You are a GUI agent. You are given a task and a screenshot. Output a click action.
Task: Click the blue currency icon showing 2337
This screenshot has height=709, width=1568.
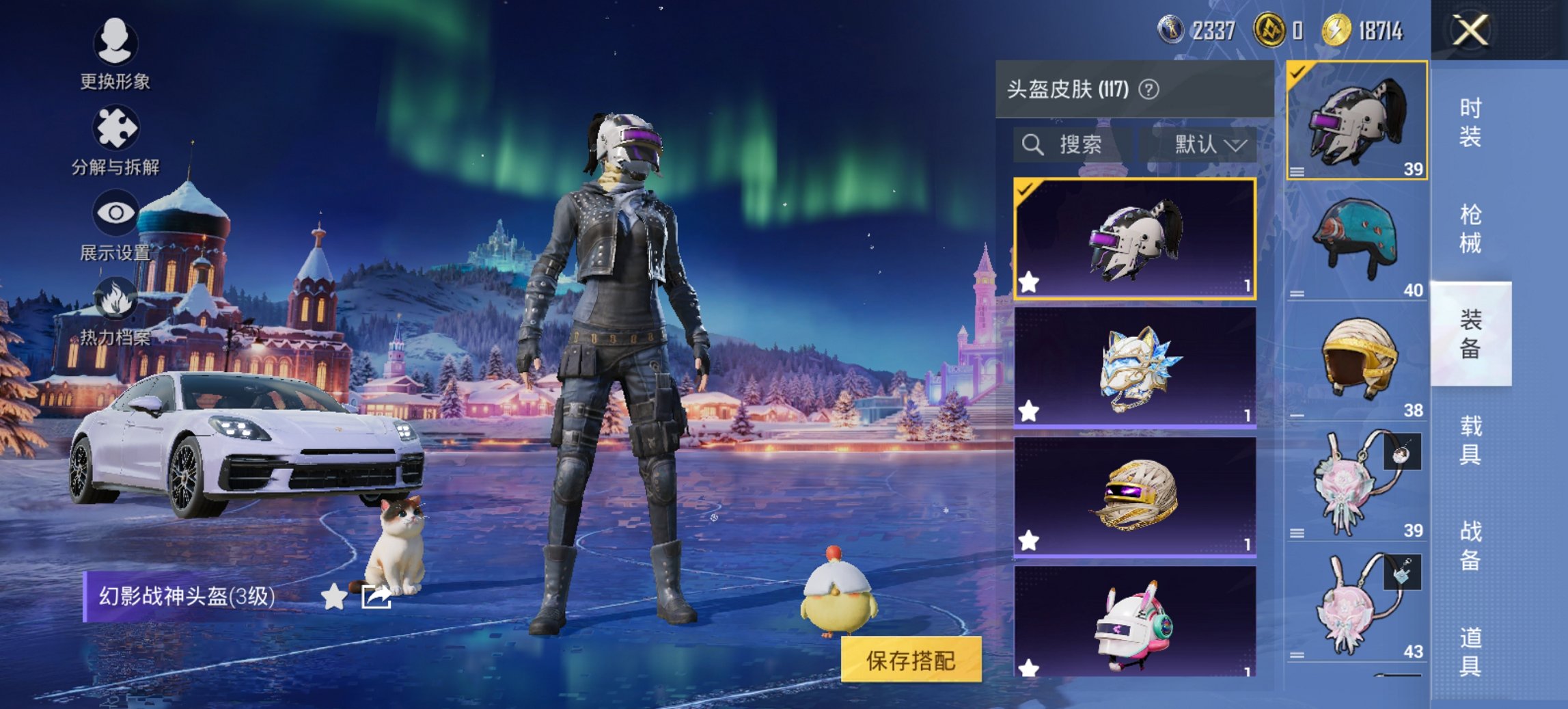click(x=1170, y=29)
